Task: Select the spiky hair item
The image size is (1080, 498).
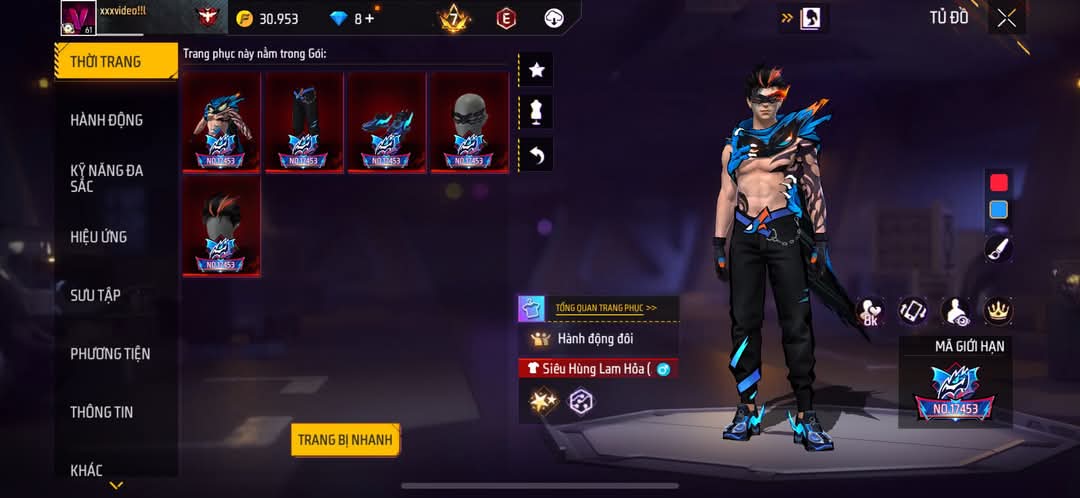Action: [x=221, y=226]
